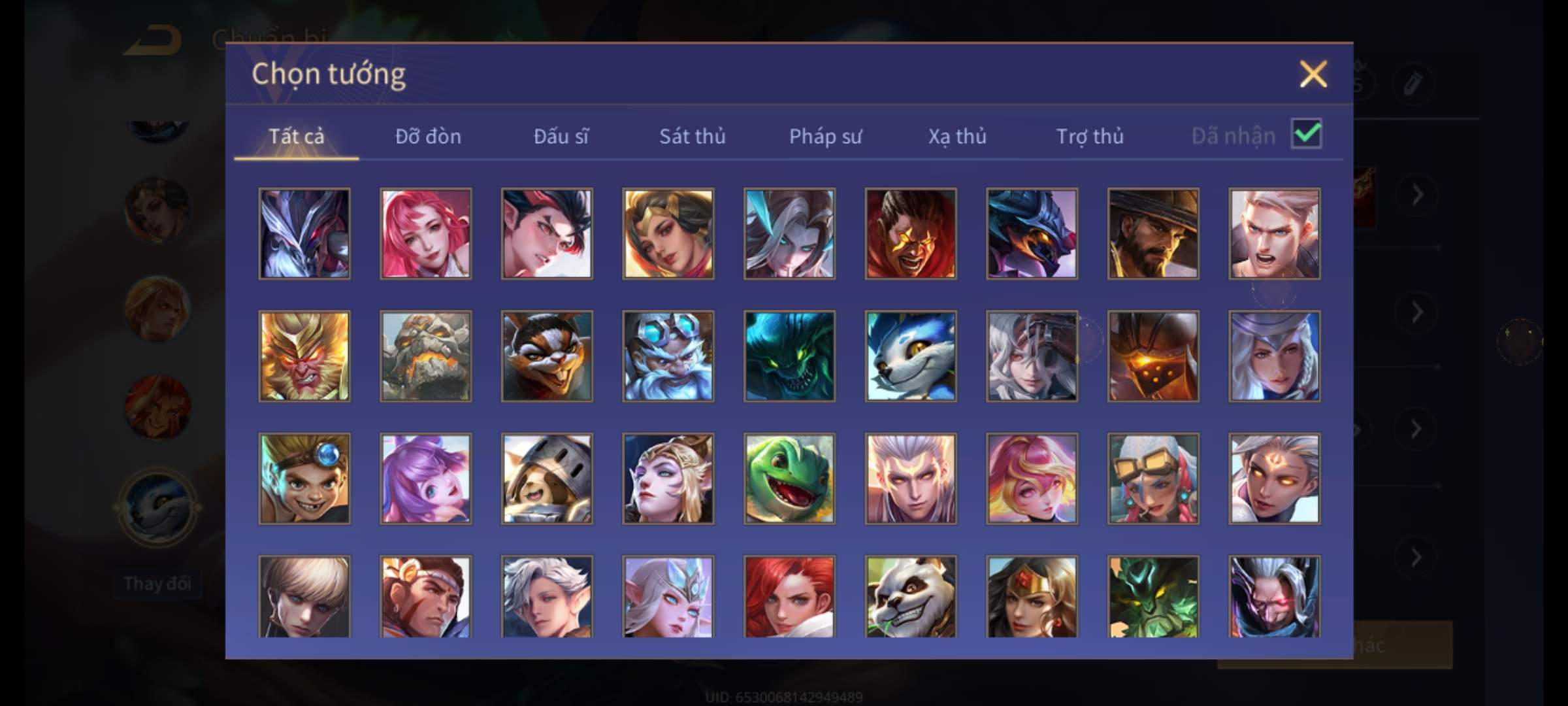
Task: Close the Chọn tướng hero selection popup
Action: [x=1313, y=74]
